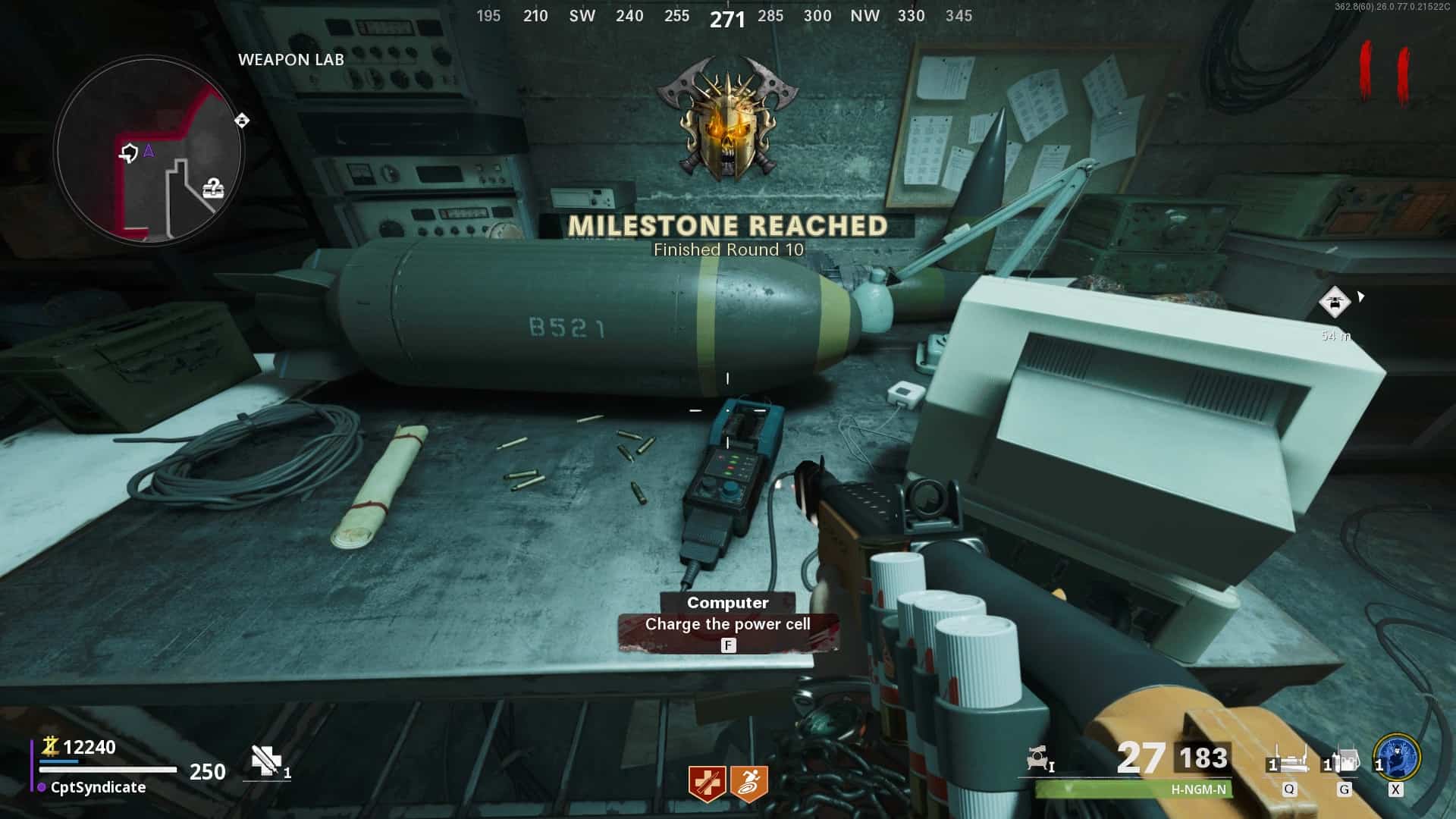The width and height of the screenshot is (1456, 819).
Task: Click the diamond objective marker at the minimap edge
Action: tap(242, 121)
